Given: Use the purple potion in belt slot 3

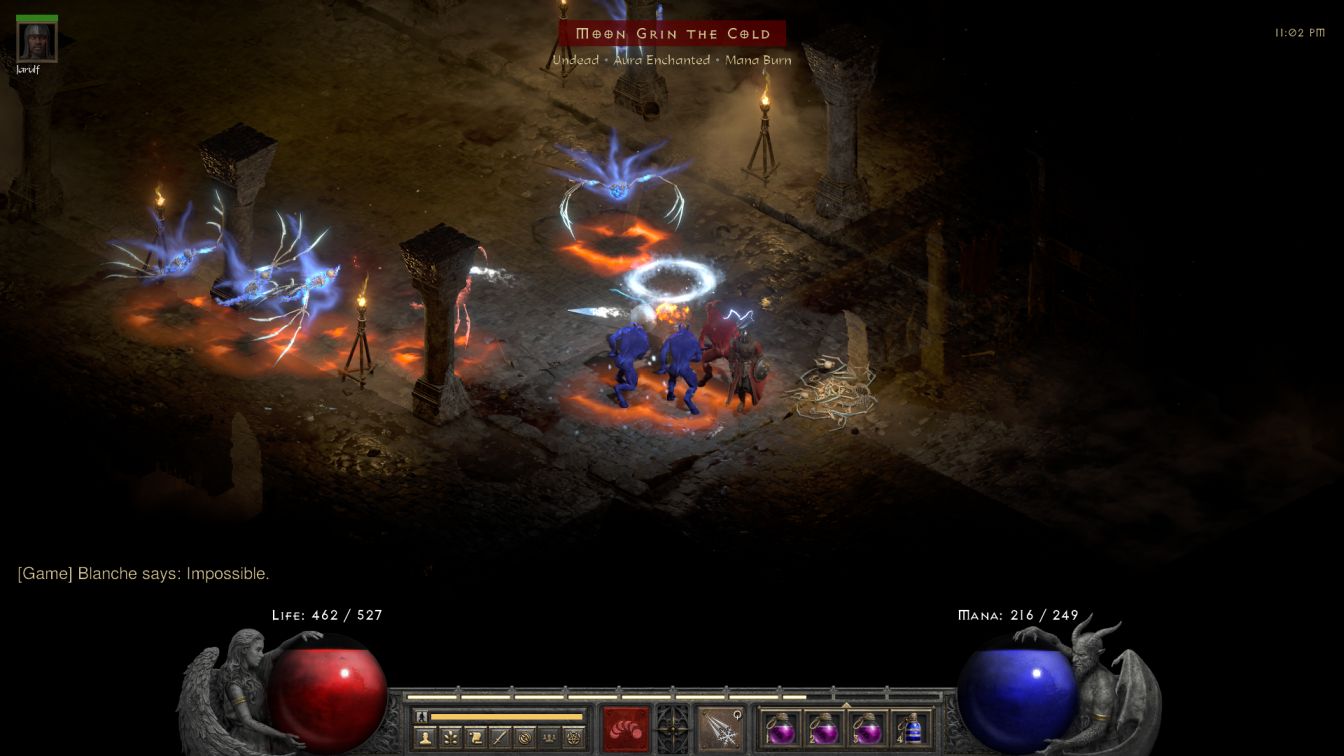Looking at the screenshot, I should [x=868, y=728].
